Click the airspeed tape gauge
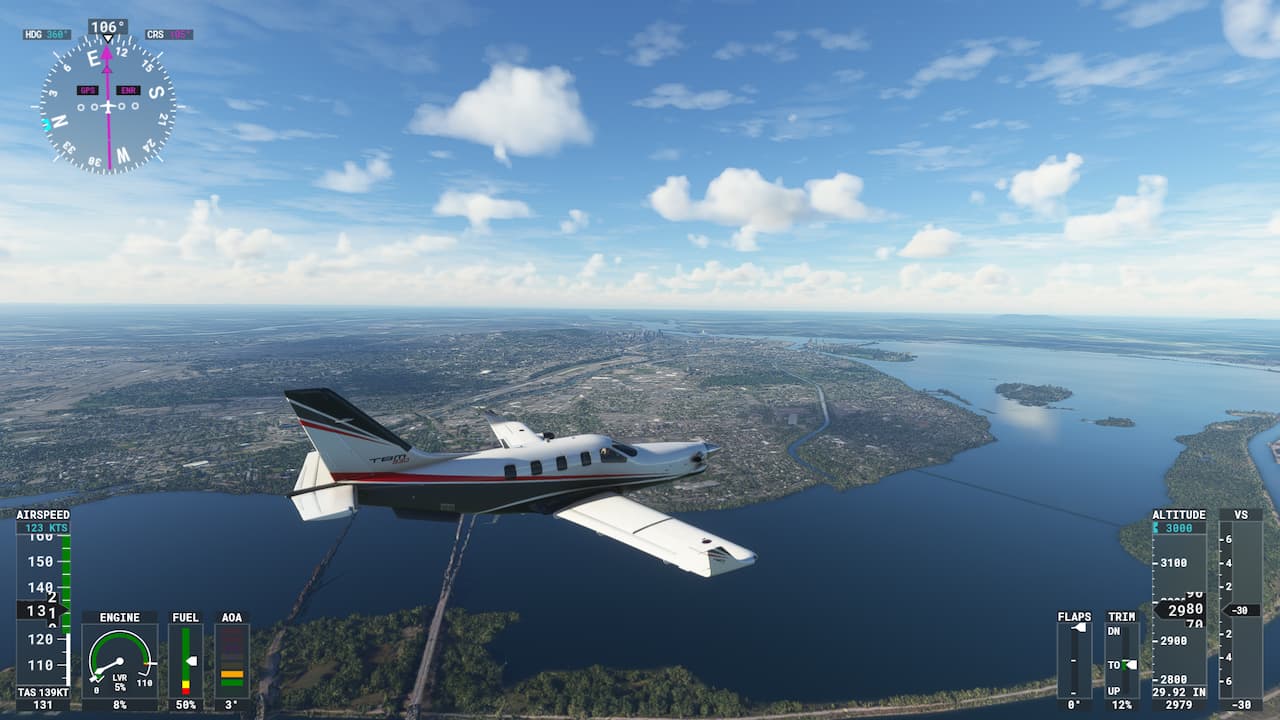Image resolution: width=1280 pixels, height=720 pixels. (43, 609)
